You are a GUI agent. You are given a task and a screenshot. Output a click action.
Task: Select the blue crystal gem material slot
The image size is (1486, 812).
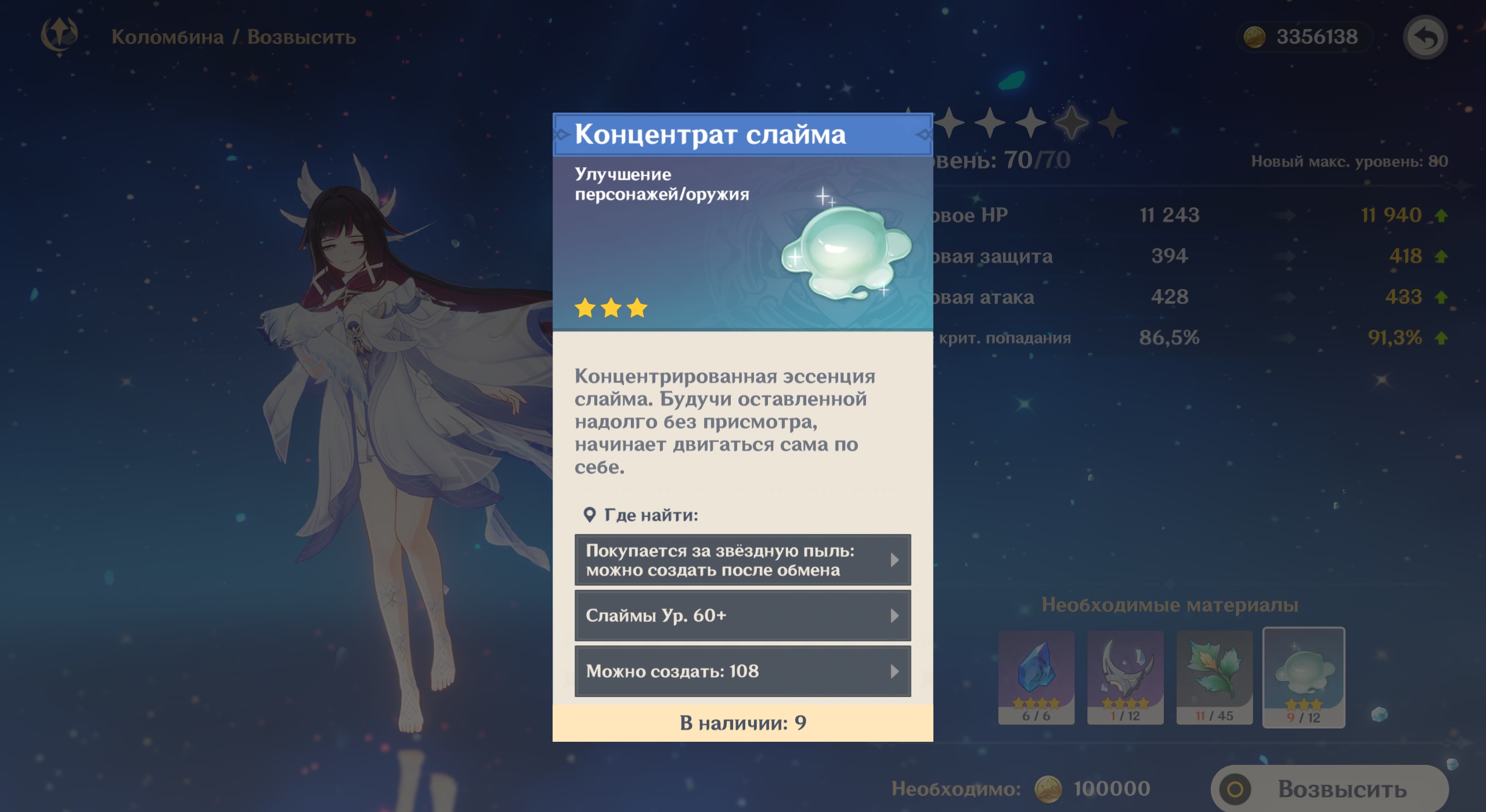point(1036,677)
